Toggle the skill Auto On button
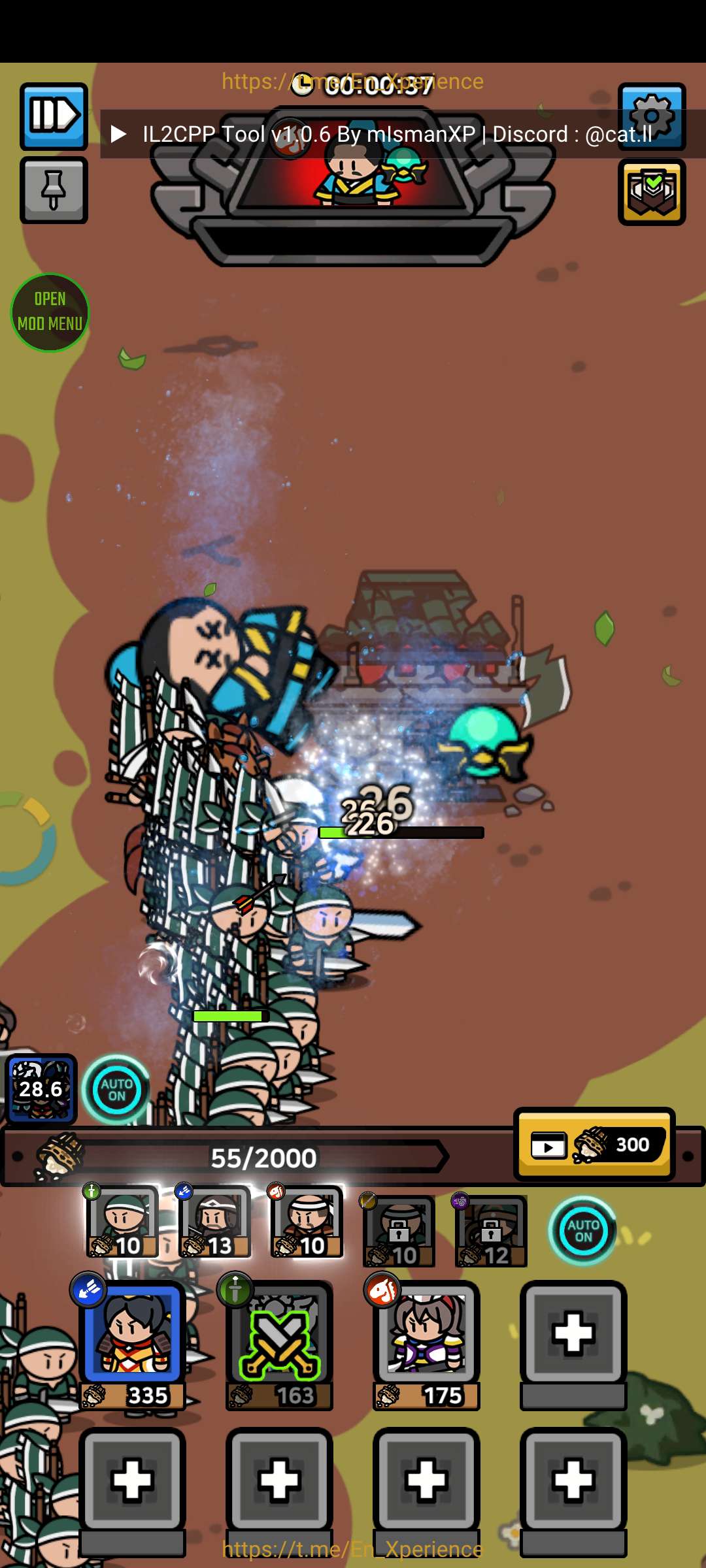 (116, 1089)
